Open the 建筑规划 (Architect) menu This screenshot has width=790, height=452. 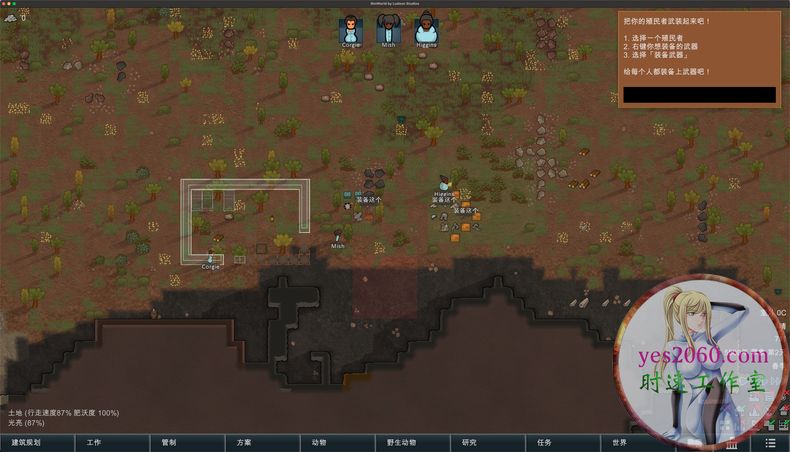(x=26, y=442)
